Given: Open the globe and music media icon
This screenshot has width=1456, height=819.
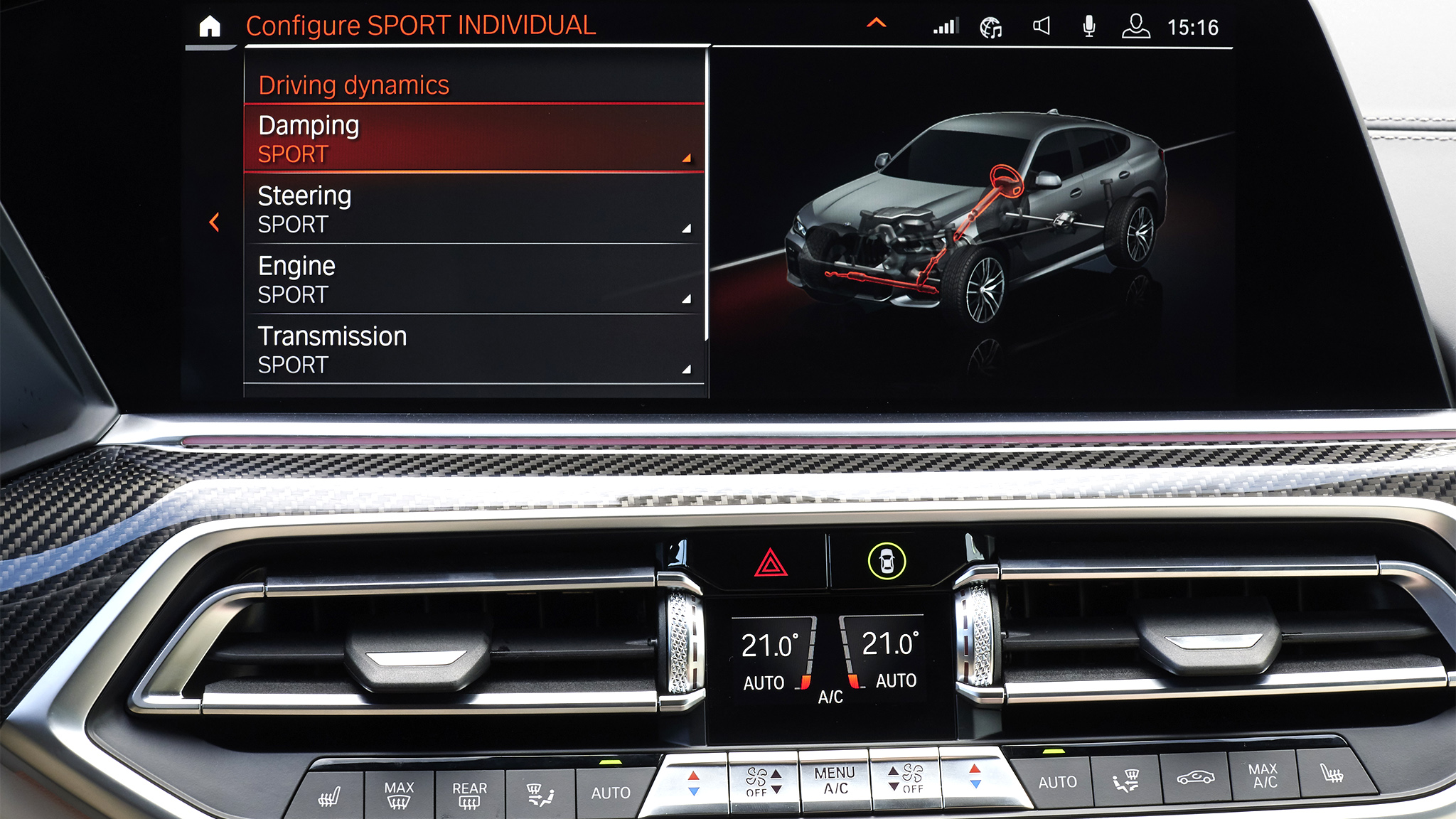Looking at the screenshot, I should pos(991,28).
